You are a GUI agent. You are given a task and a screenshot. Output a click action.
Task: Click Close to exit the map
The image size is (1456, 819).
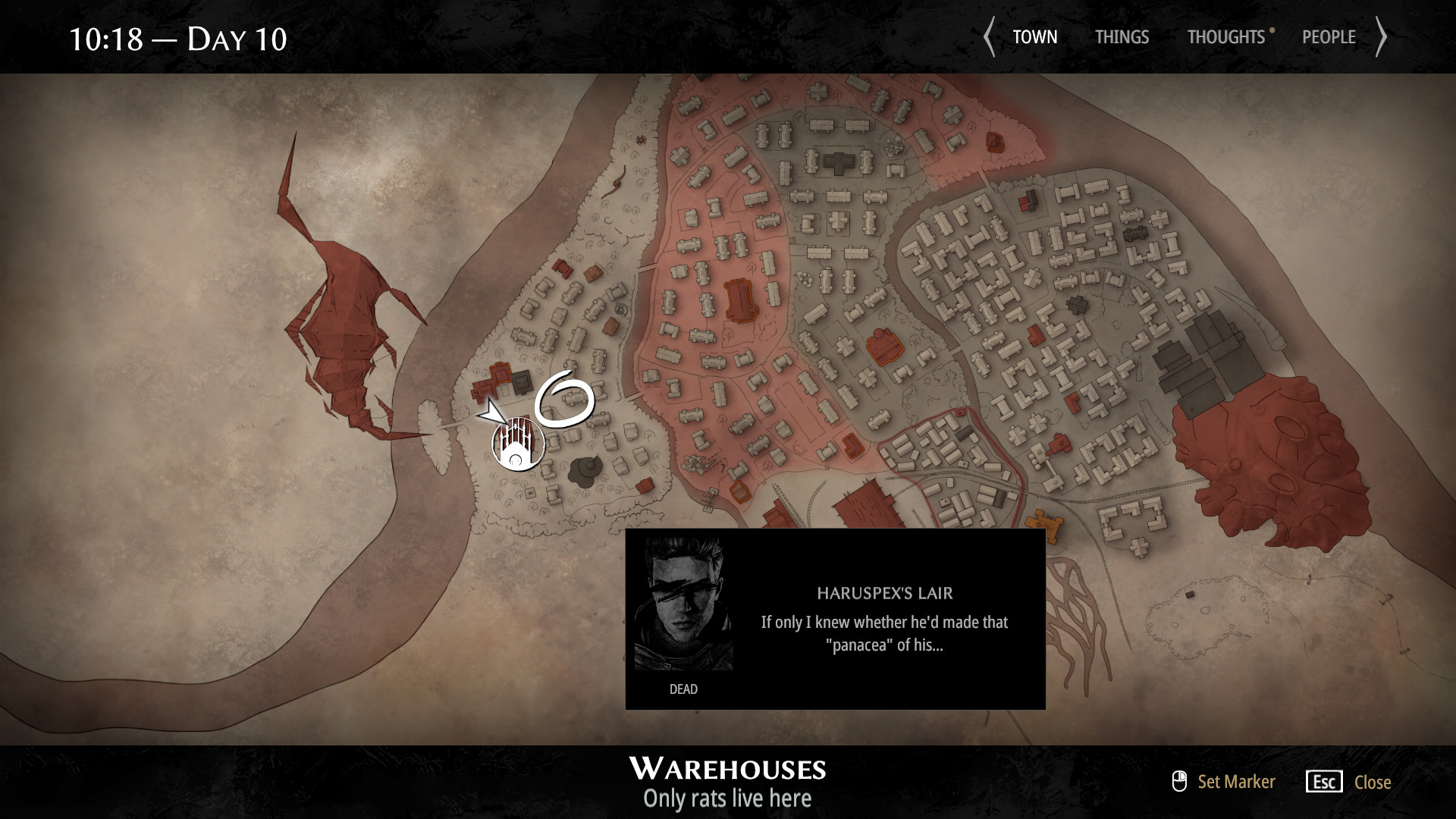click(1372, 782)
